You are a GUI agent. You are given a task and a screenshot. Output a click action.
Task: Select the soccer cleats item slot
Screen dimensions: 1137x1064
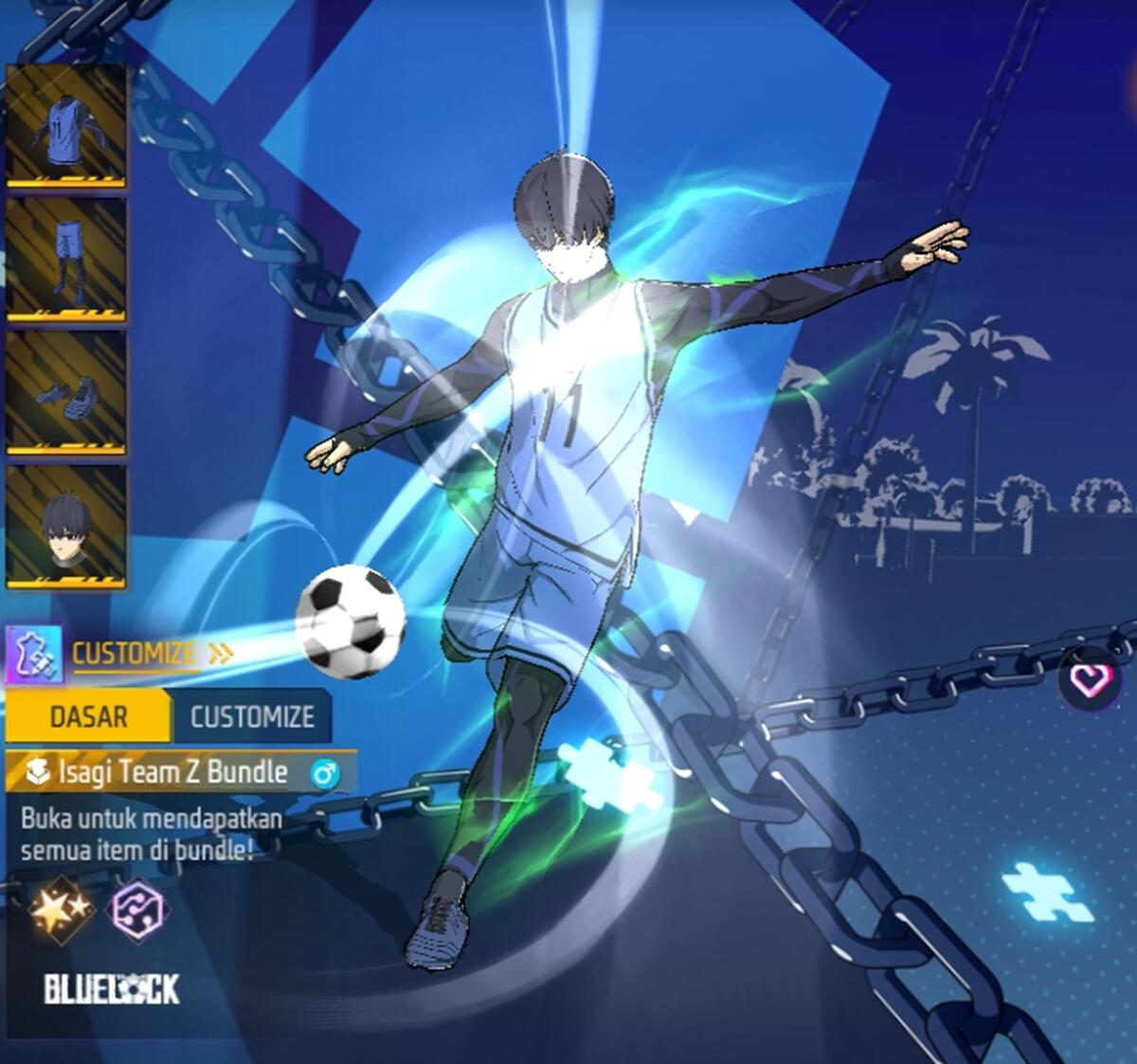click(x=66, y=392)
